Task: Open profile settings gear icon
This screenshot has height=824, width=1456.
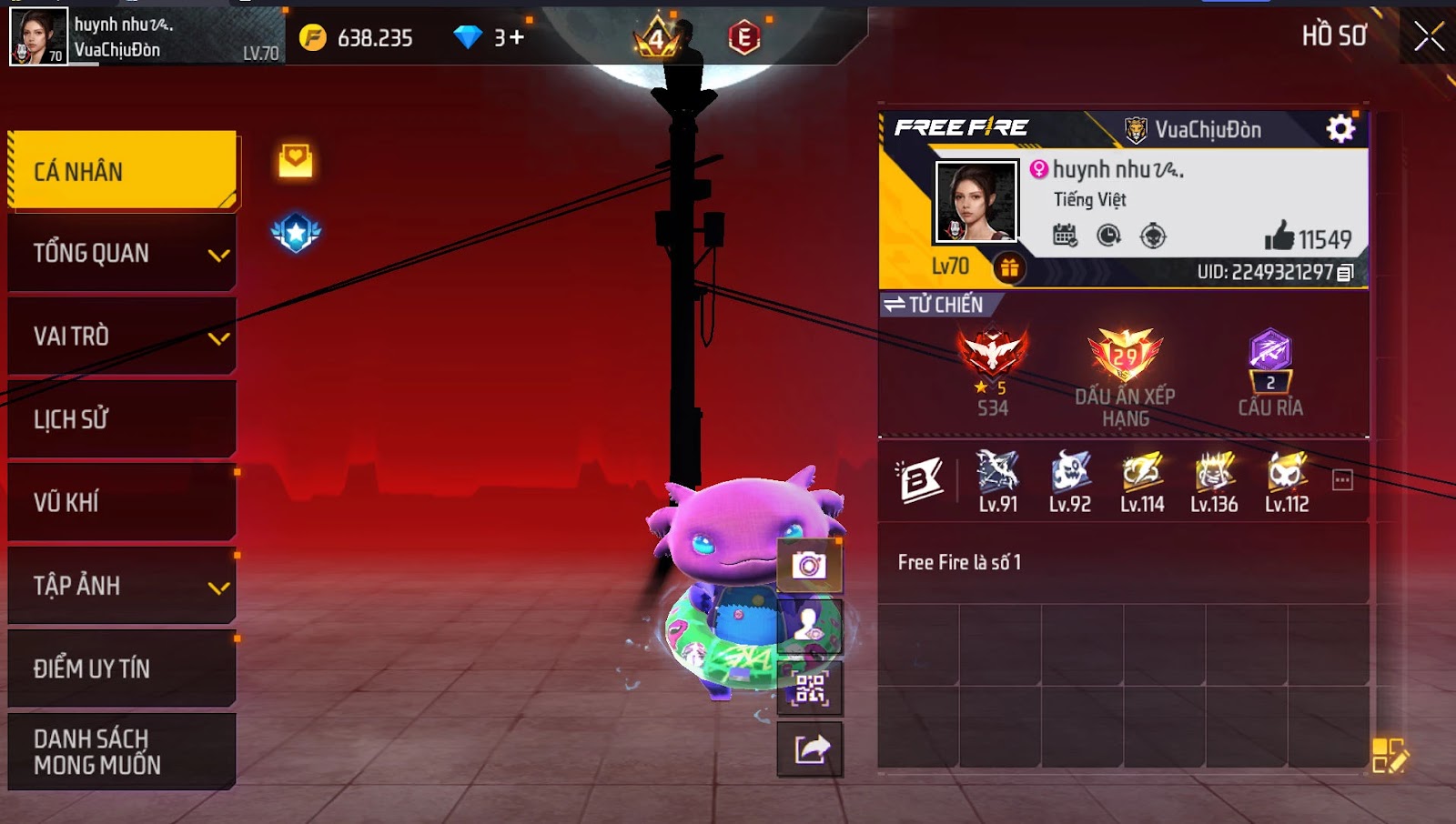Action: click(x=1340, y=129)
